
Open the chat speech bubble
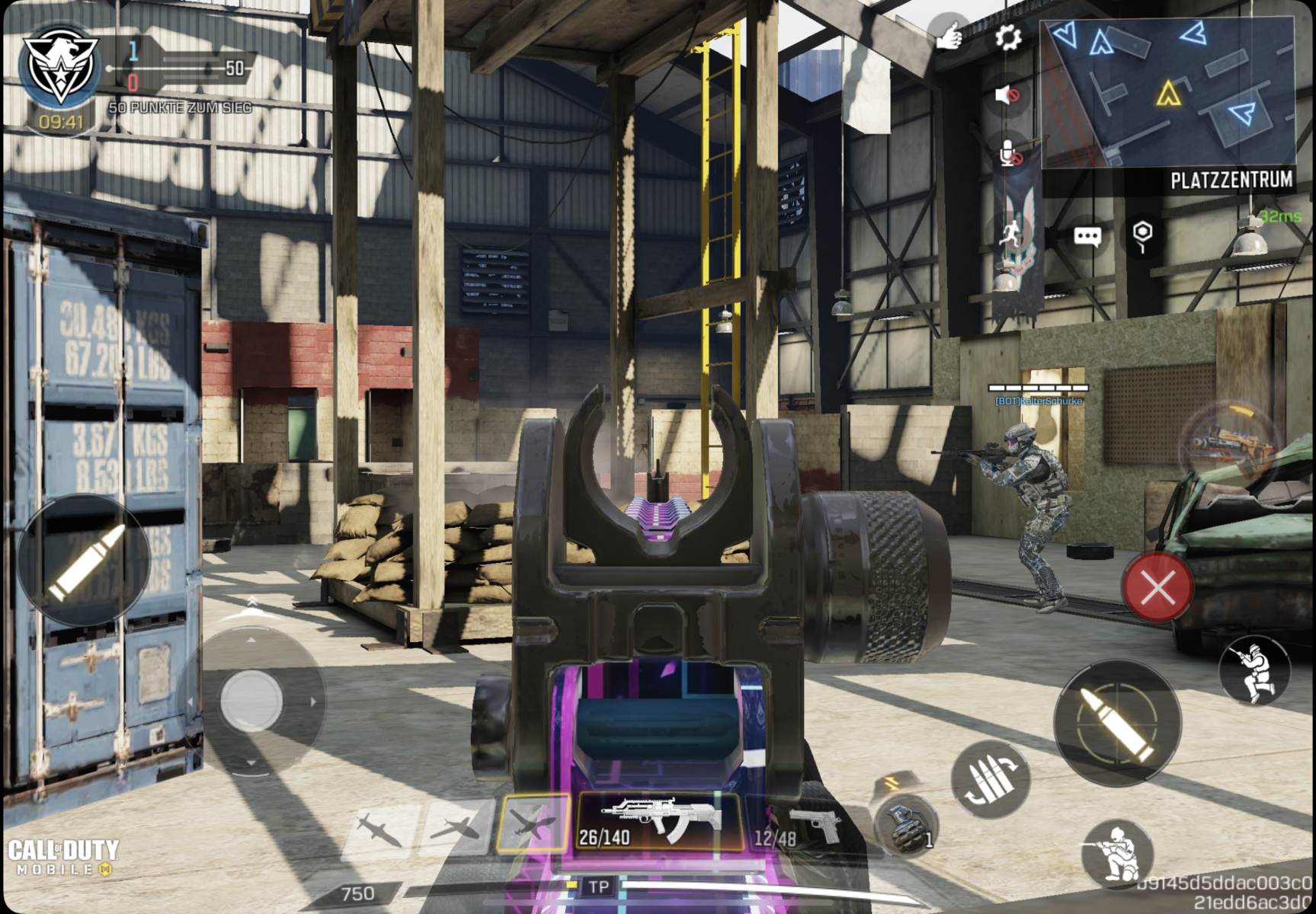[1087, 236]
